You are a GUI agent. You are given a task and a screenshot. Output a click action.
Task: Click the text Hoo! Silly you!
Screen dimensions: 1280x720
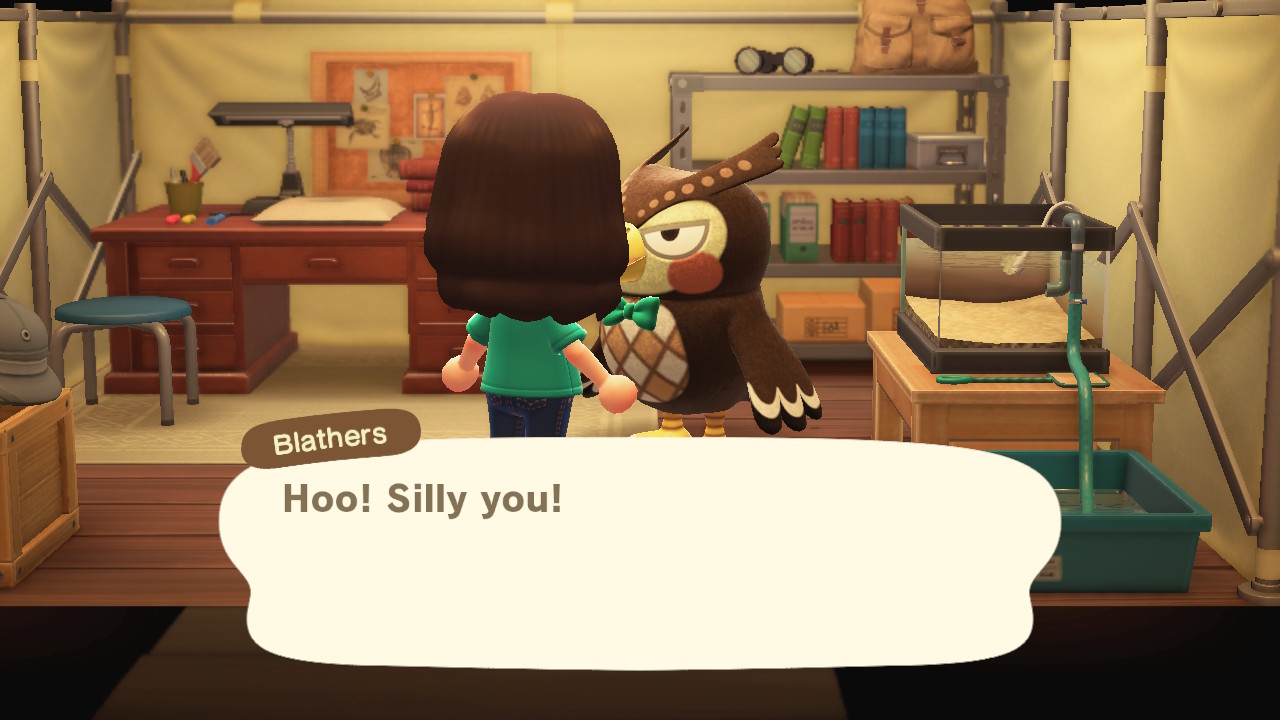tap(424, 500)
